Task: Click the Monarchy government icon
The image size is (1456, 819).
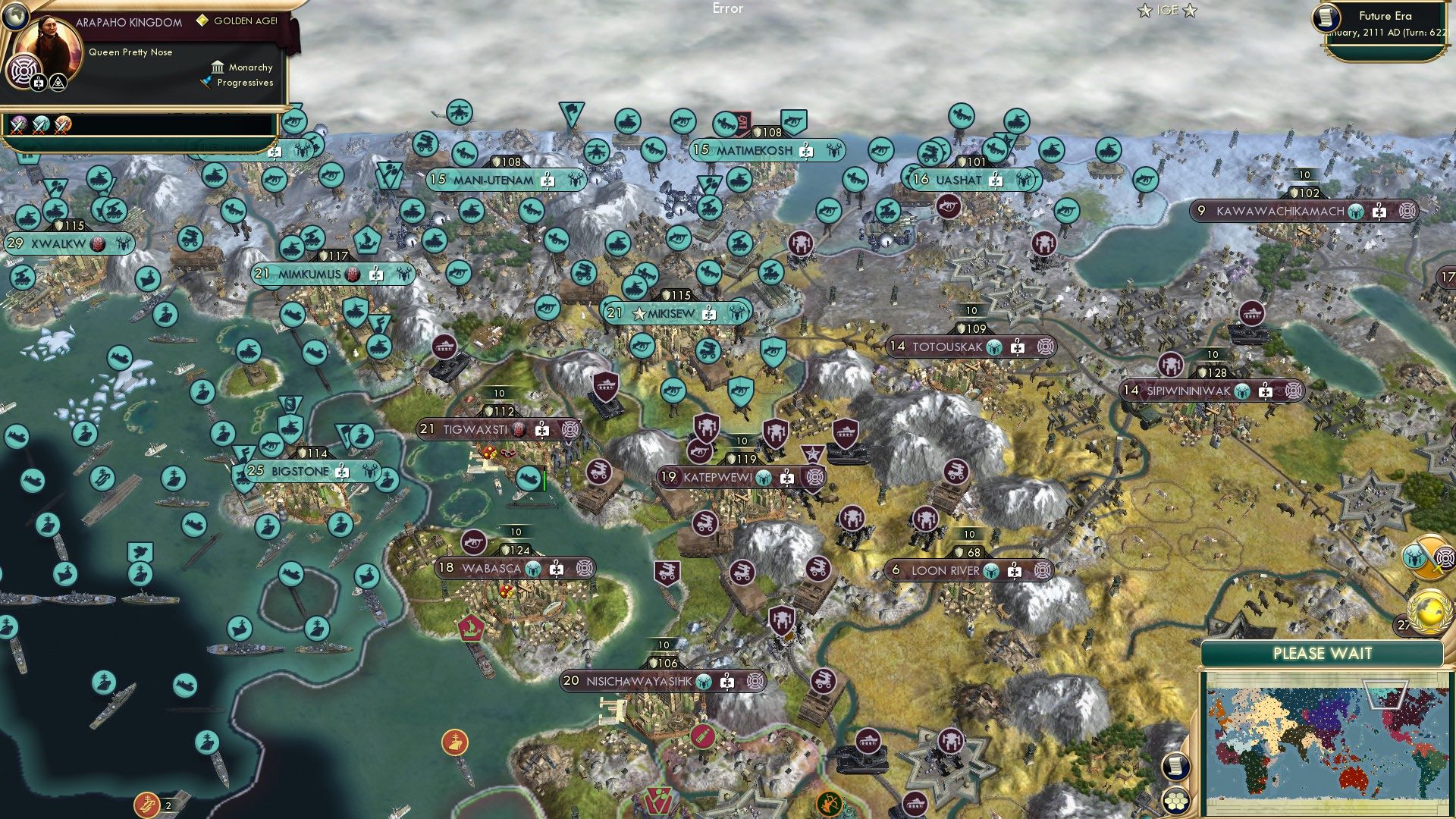Action: (x=219, y=67)
